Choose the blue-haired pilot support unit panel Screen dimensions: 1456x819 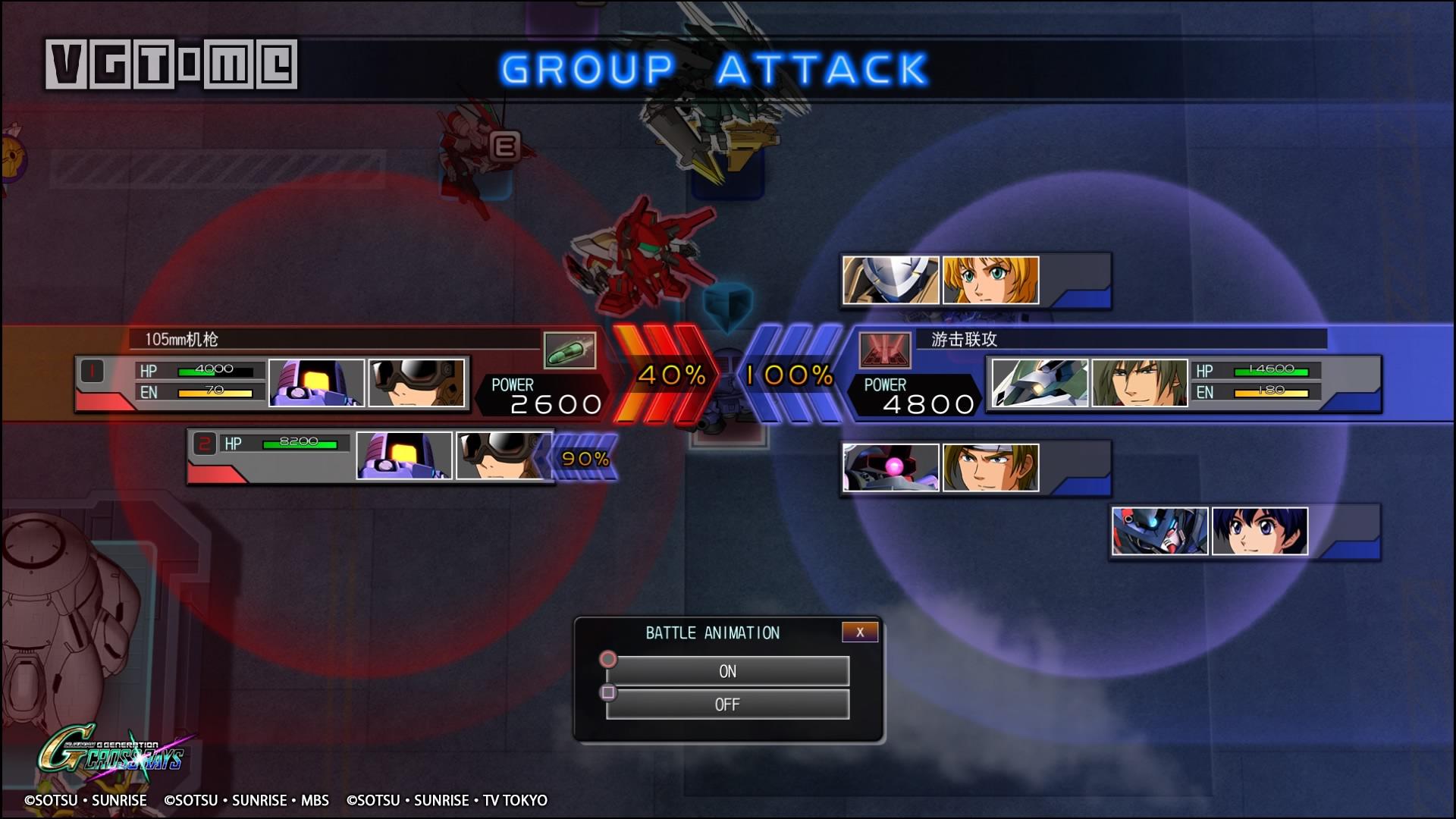point(1244,532)
